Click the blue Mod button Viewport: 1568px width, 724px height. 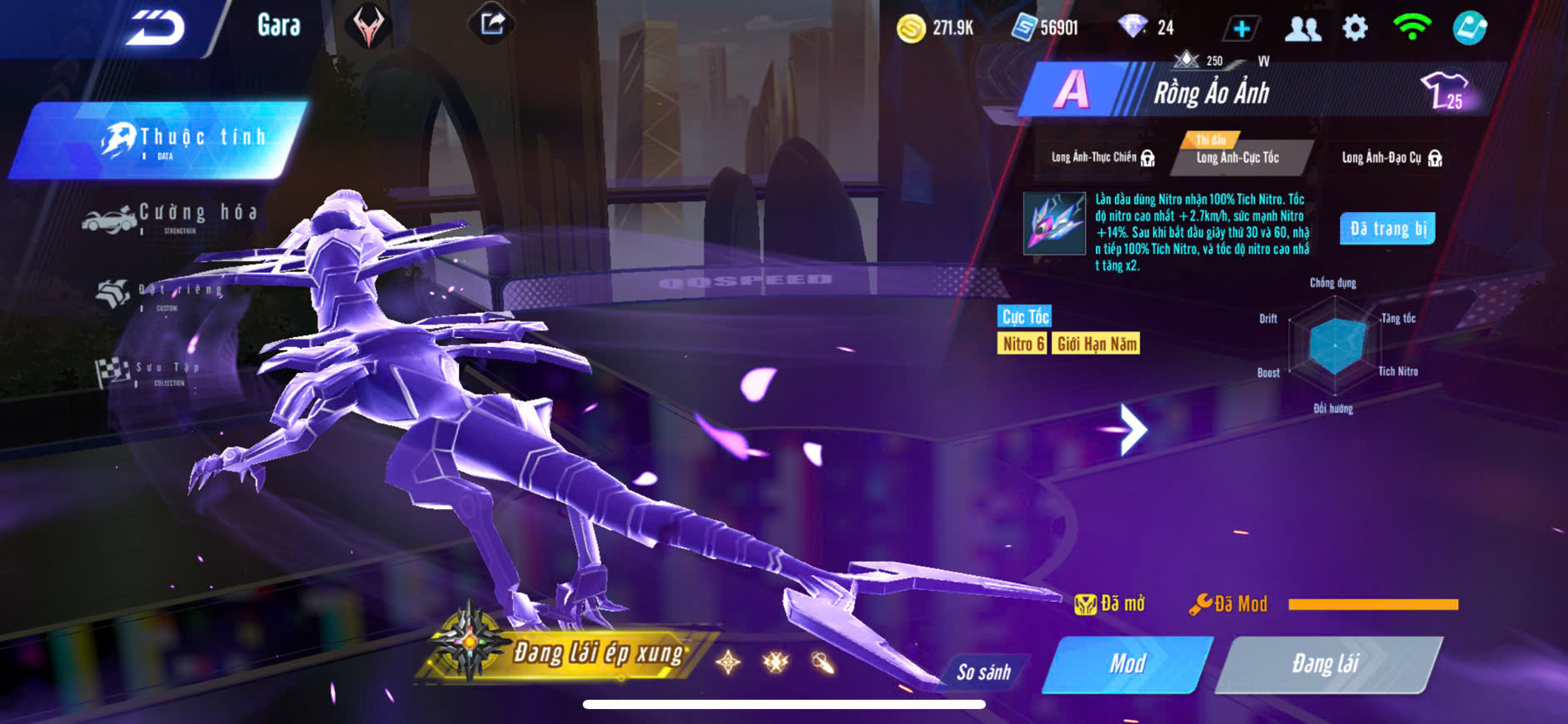click(x=1127, y=663)
